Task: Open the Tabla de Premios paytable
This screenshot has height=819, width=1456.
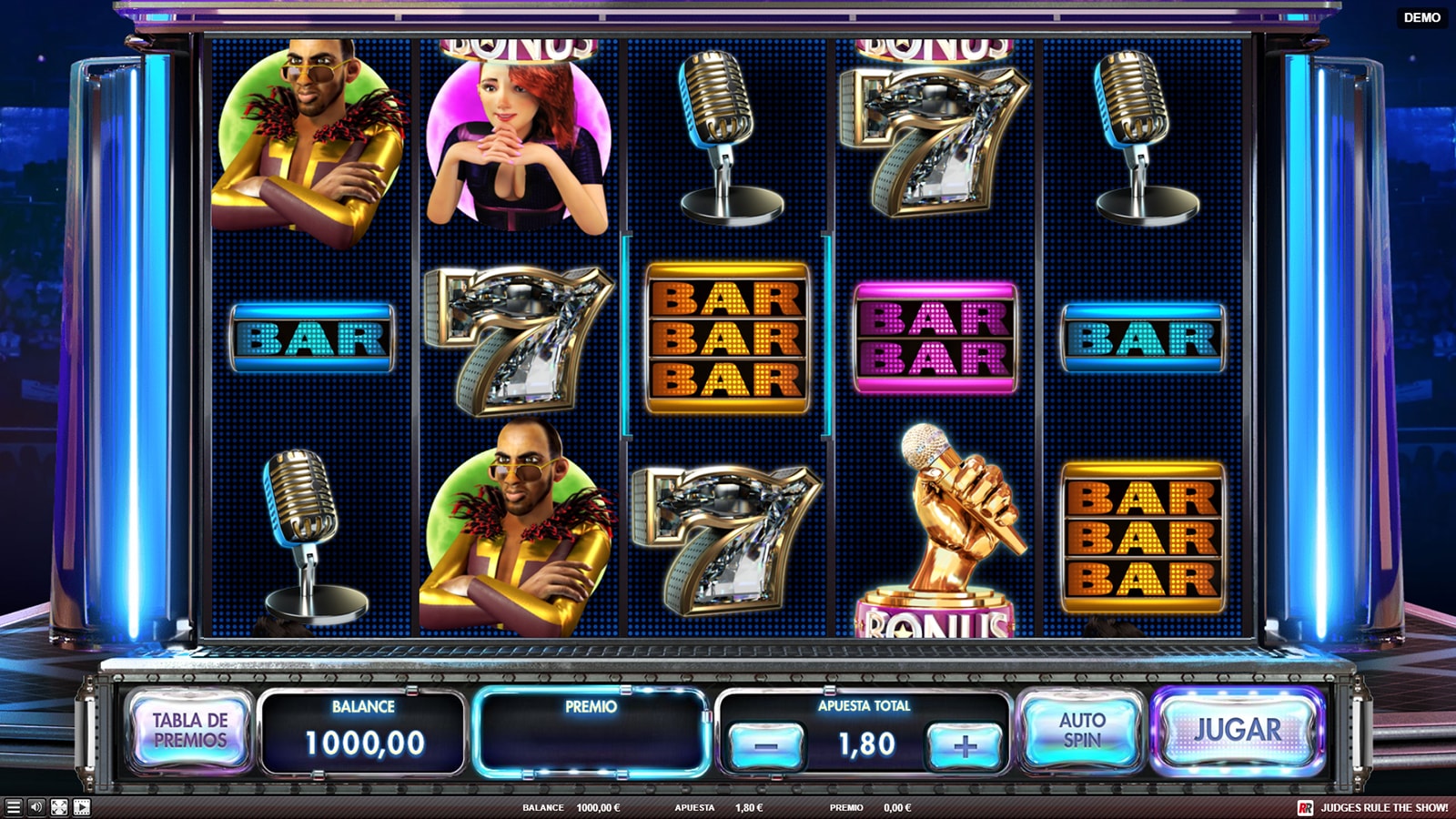Action: pyautogui.click(x=189, y=731)
